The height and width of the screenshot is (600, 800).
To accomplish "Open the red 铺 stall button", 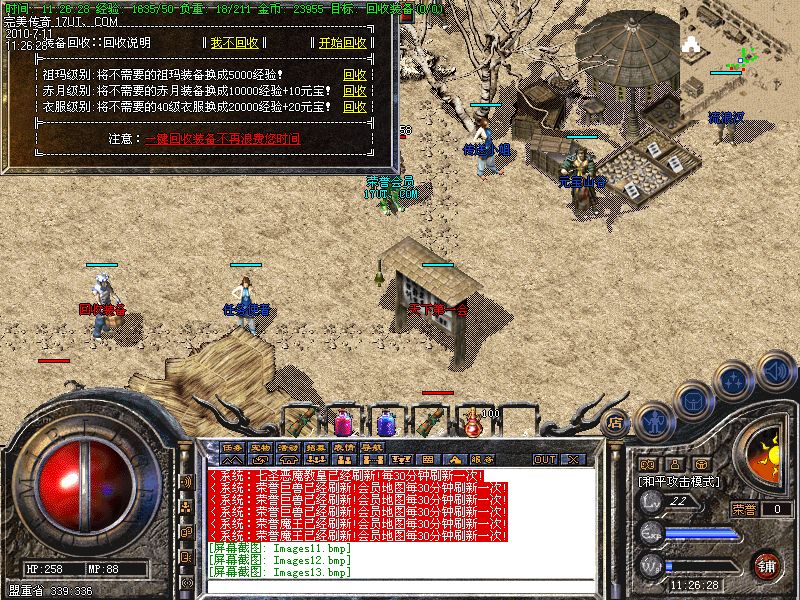I will 765,565.
